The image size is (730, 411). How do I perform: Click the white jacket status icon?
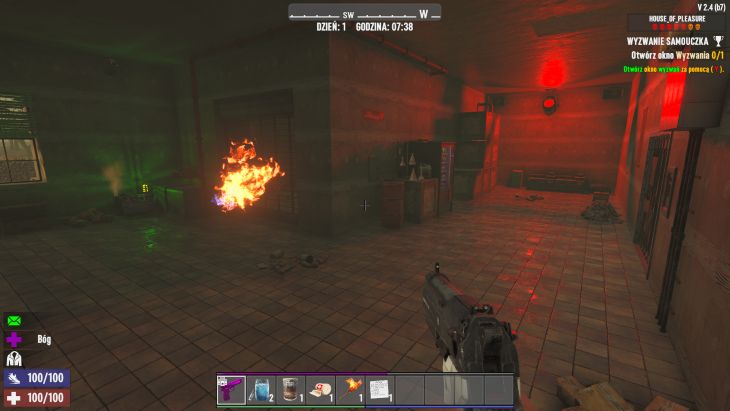coord(14,358)
